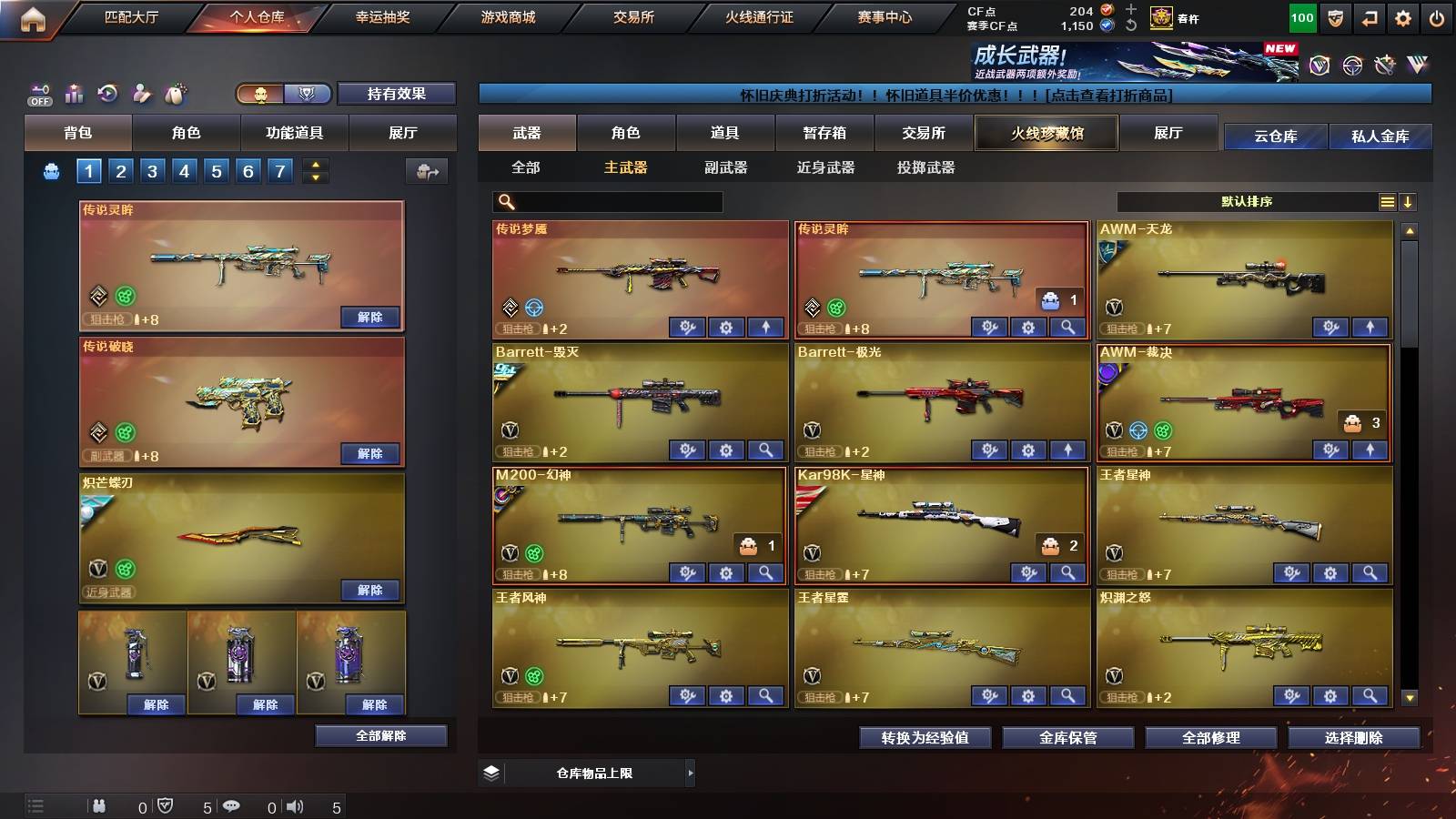Click the 全部解除 button under backpack
The width and height of the screenshot is (1456, 819).
[x=381, y=735]
